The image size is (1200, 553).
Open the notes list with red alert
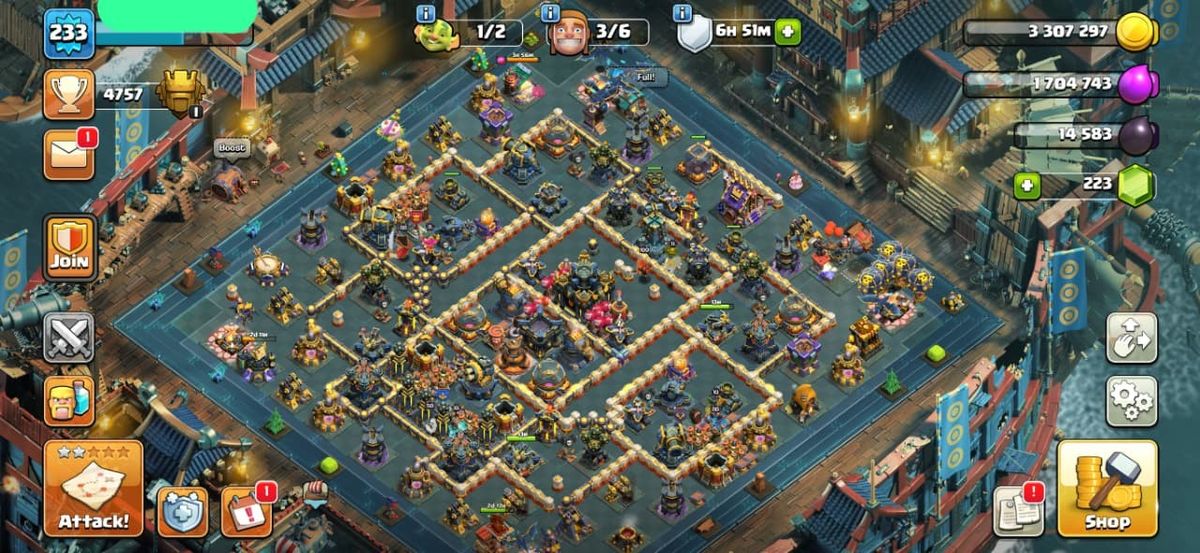[x=1018, y=511]
